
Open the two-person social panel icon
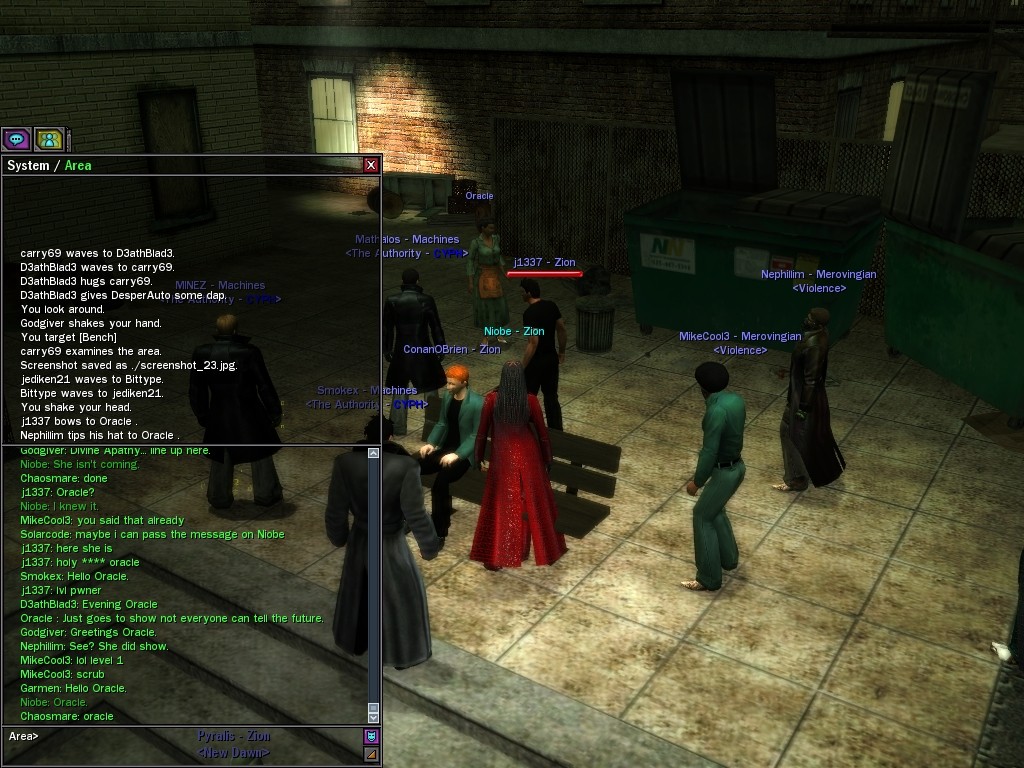[x=48, y=139]
